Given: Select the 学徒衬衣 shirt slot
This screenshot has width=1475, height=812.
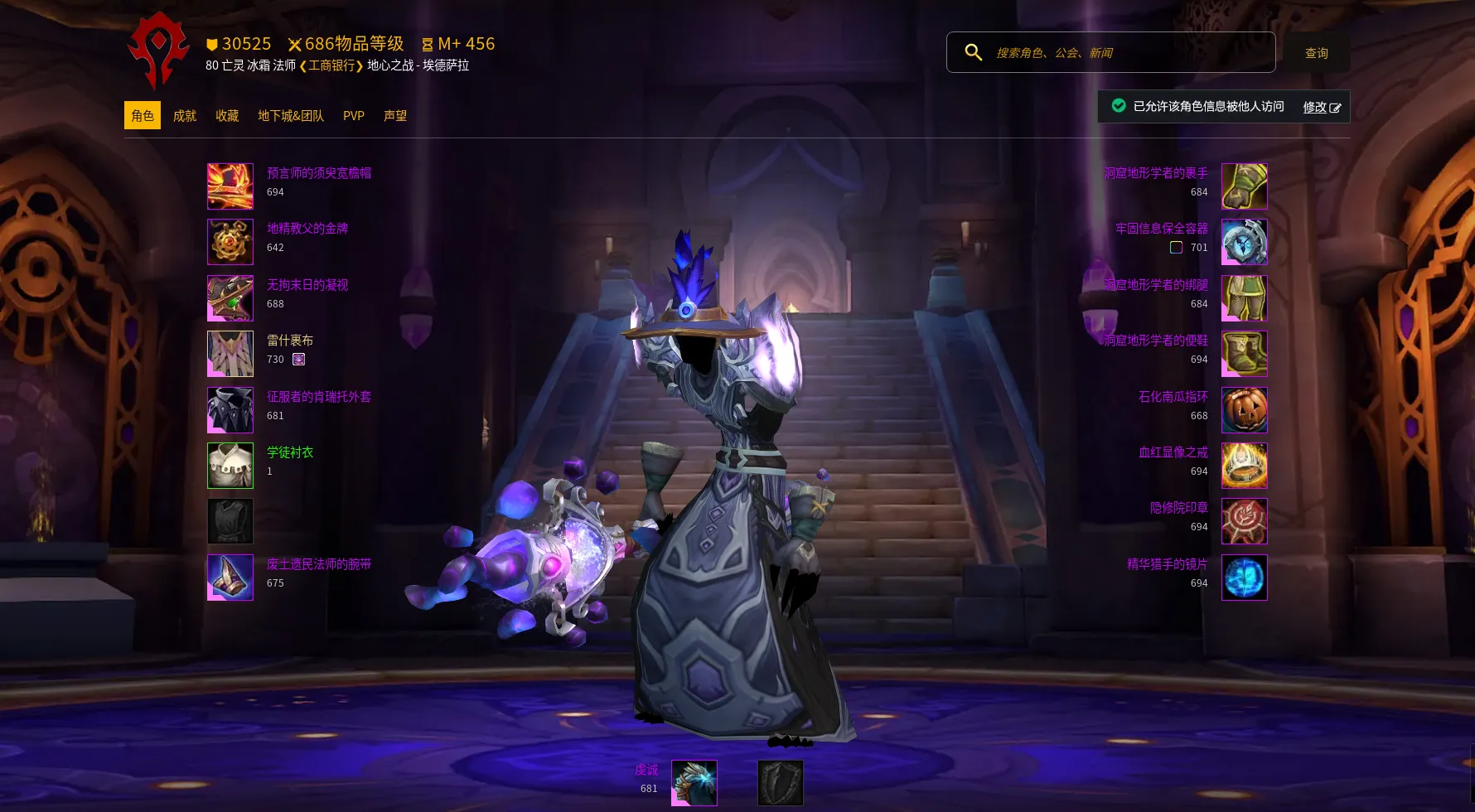Looking at the screenshot, I should 230,466.
